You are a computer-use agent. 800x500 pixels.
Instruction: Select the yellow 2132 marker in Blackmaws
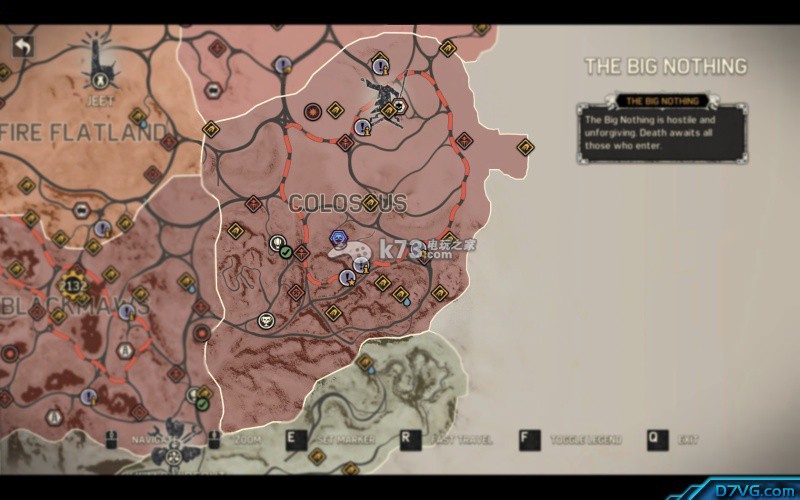click(74, 283)
